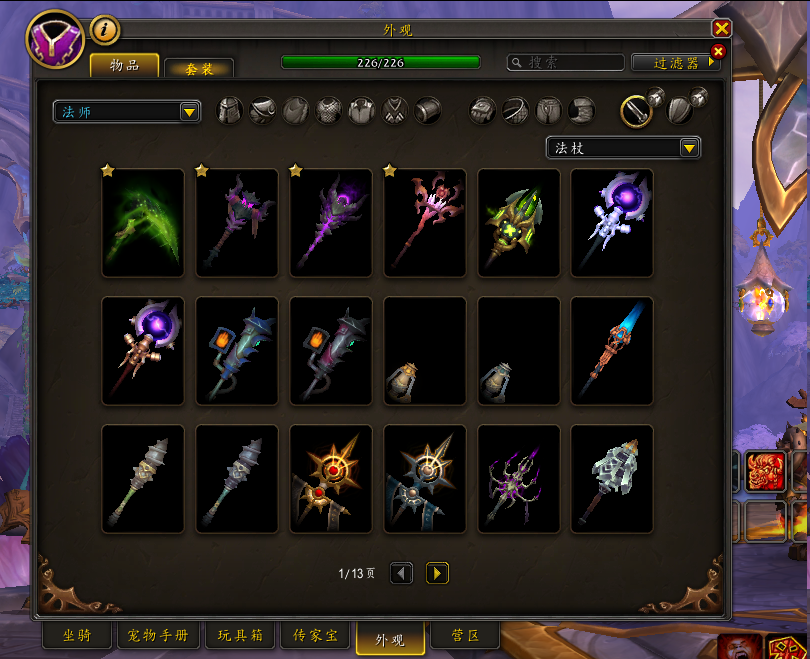Image resolution: width=810 pixels, height=659 pixels.
Task: Pick the green glowing scythe staff appearance
Action: (x=143, y=223)
